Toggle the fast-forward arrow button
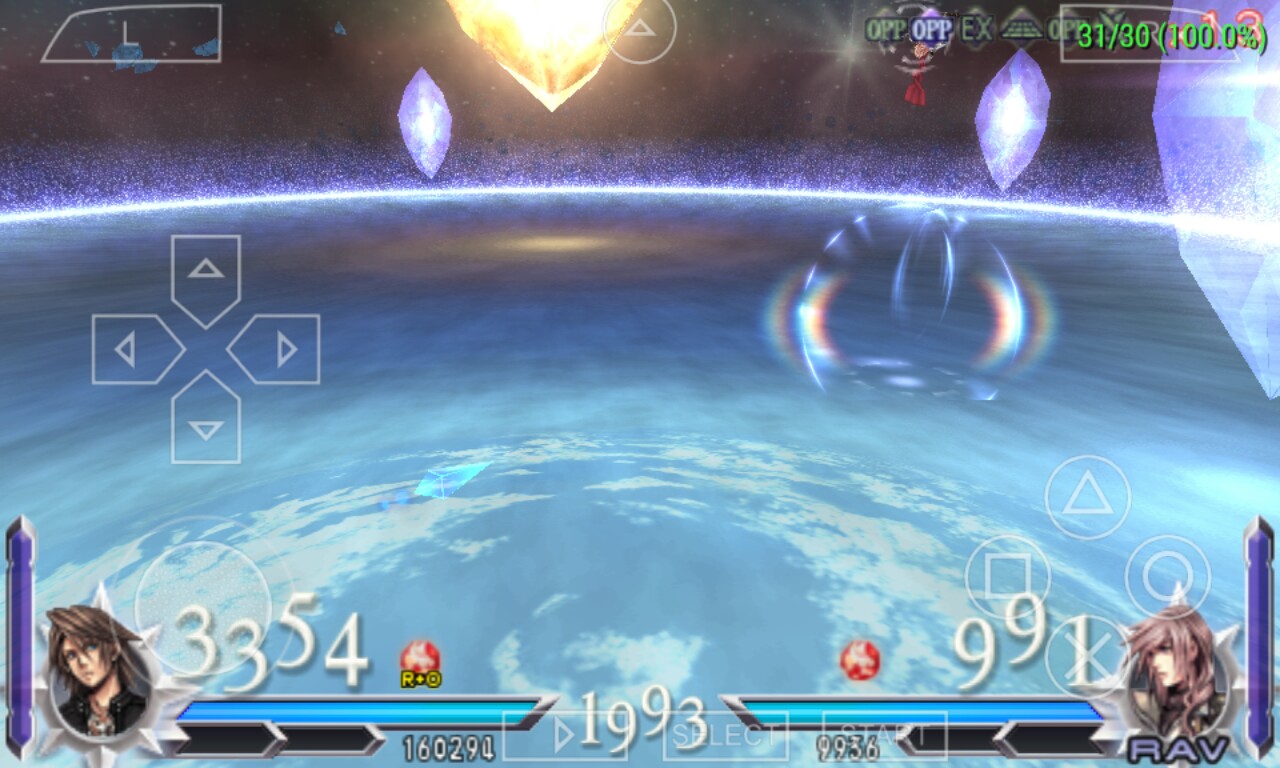Viewport: 1280px width, 768px height. [x=564, y=737]
